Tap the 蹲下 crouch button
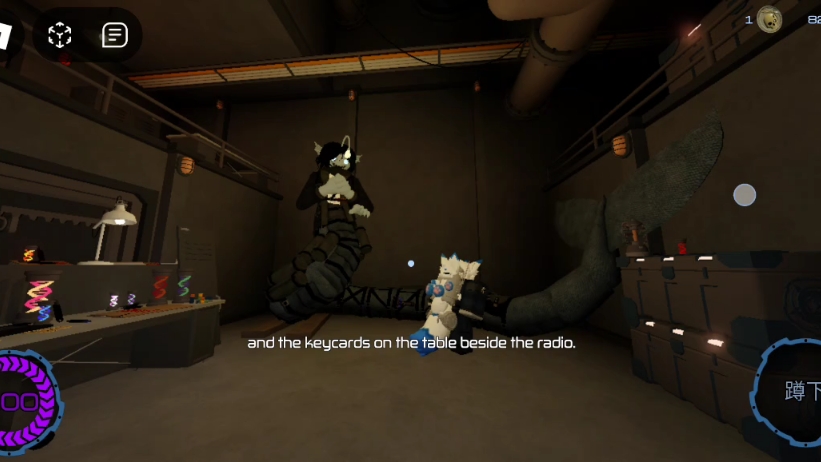Viewport: 821px width, 462px height. pyautogui.click(x=795, y=392)
